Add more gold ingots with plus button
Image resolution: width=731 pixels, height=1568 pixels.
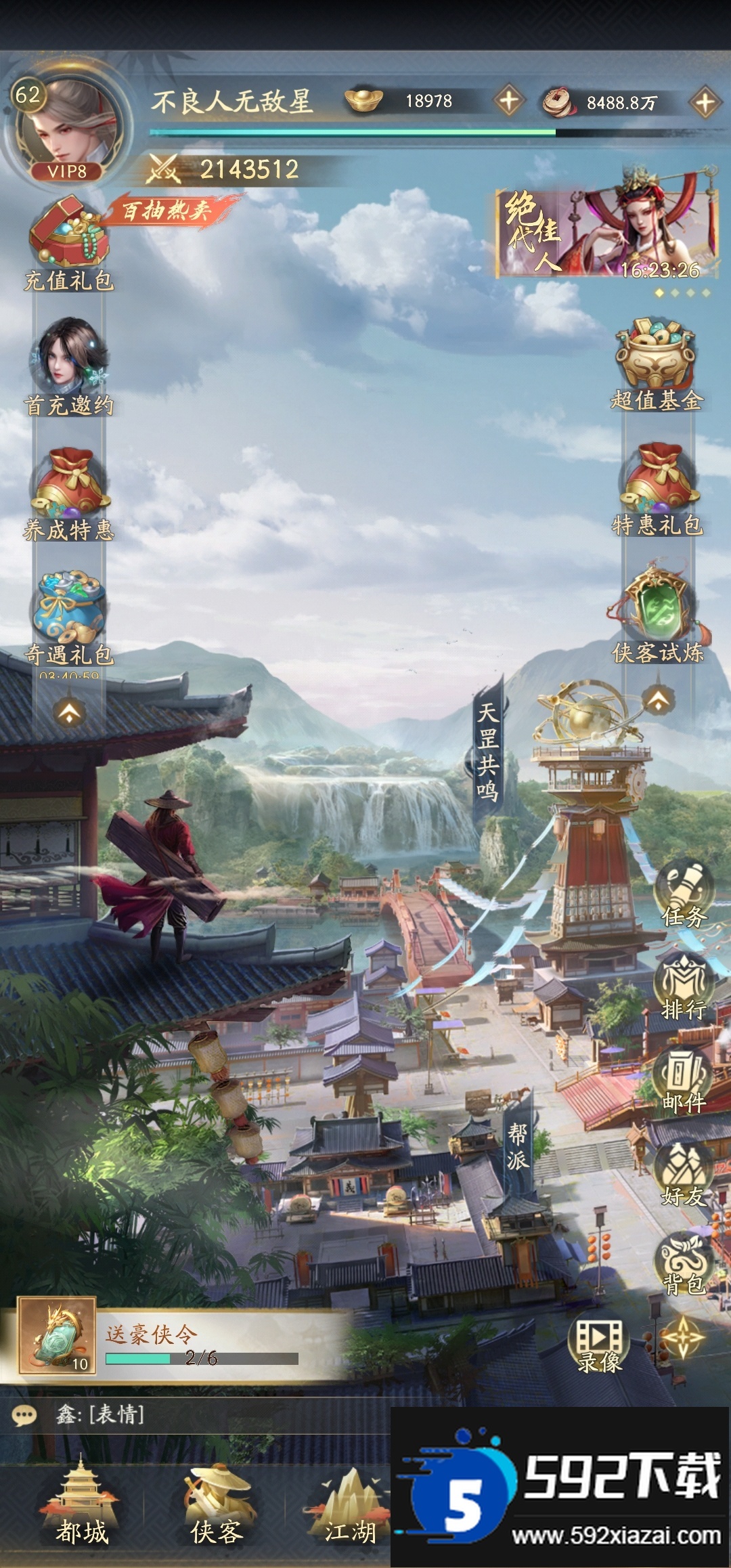click(x=508, y=102)
